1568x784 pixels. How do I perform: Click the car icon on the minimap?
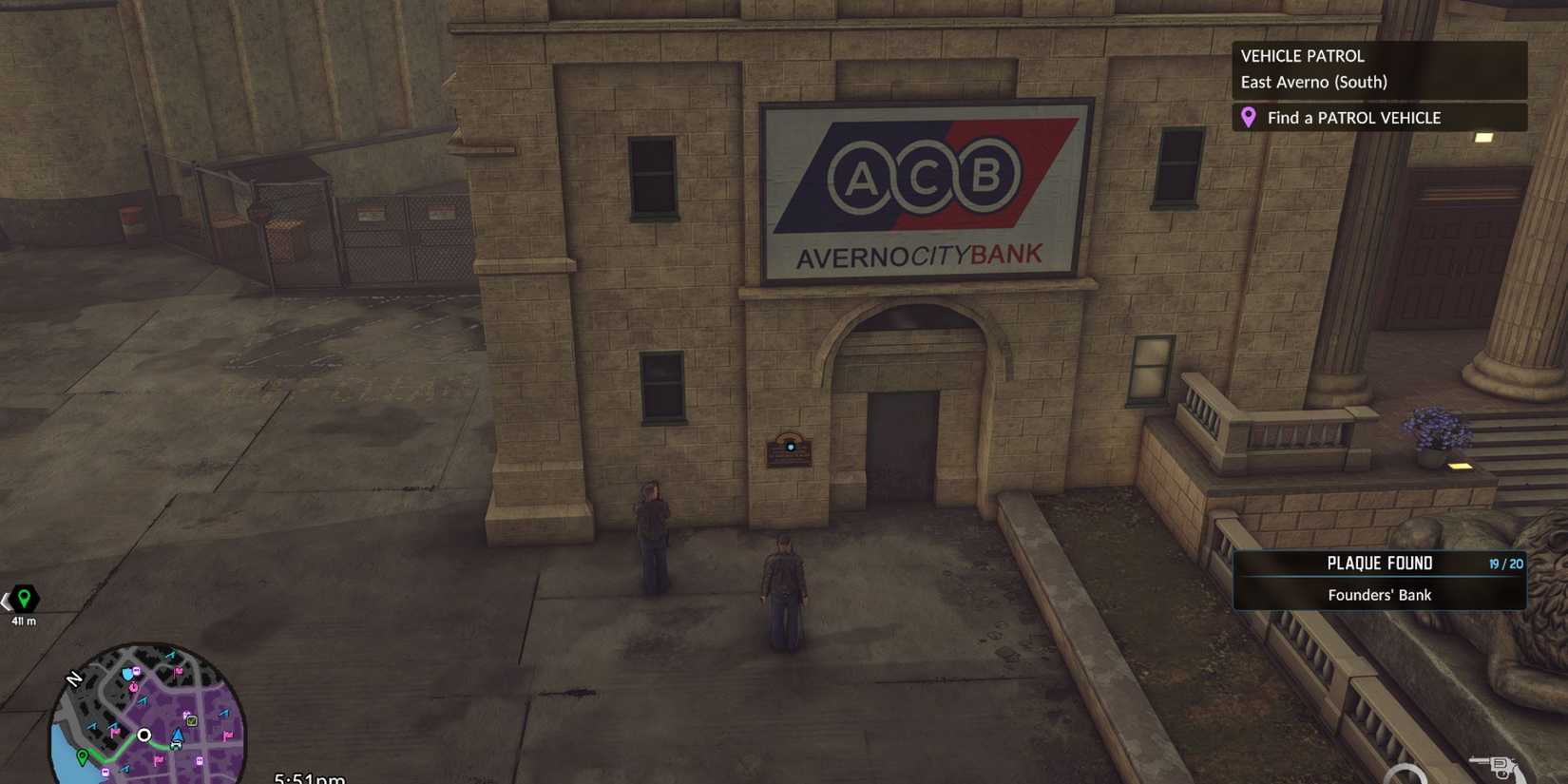coord(176,745)
